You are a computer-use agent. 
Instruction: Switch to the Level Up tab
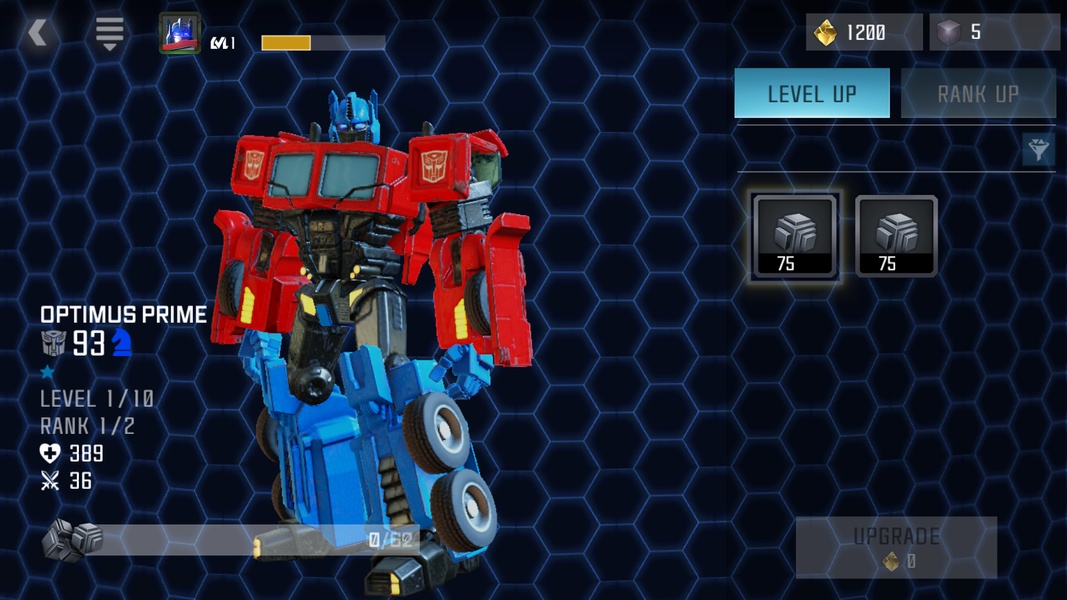[811, 94]
